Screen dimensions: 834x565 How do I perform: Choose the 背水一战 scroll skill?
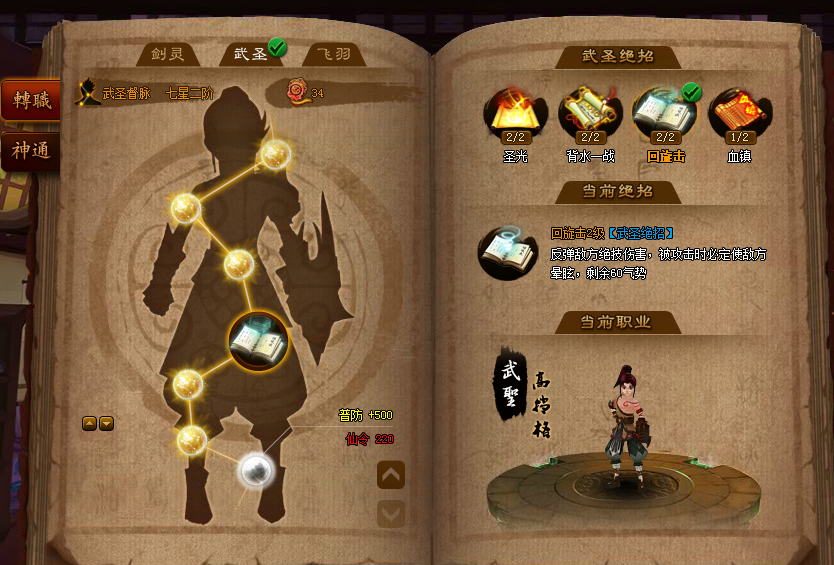point(587,112)
